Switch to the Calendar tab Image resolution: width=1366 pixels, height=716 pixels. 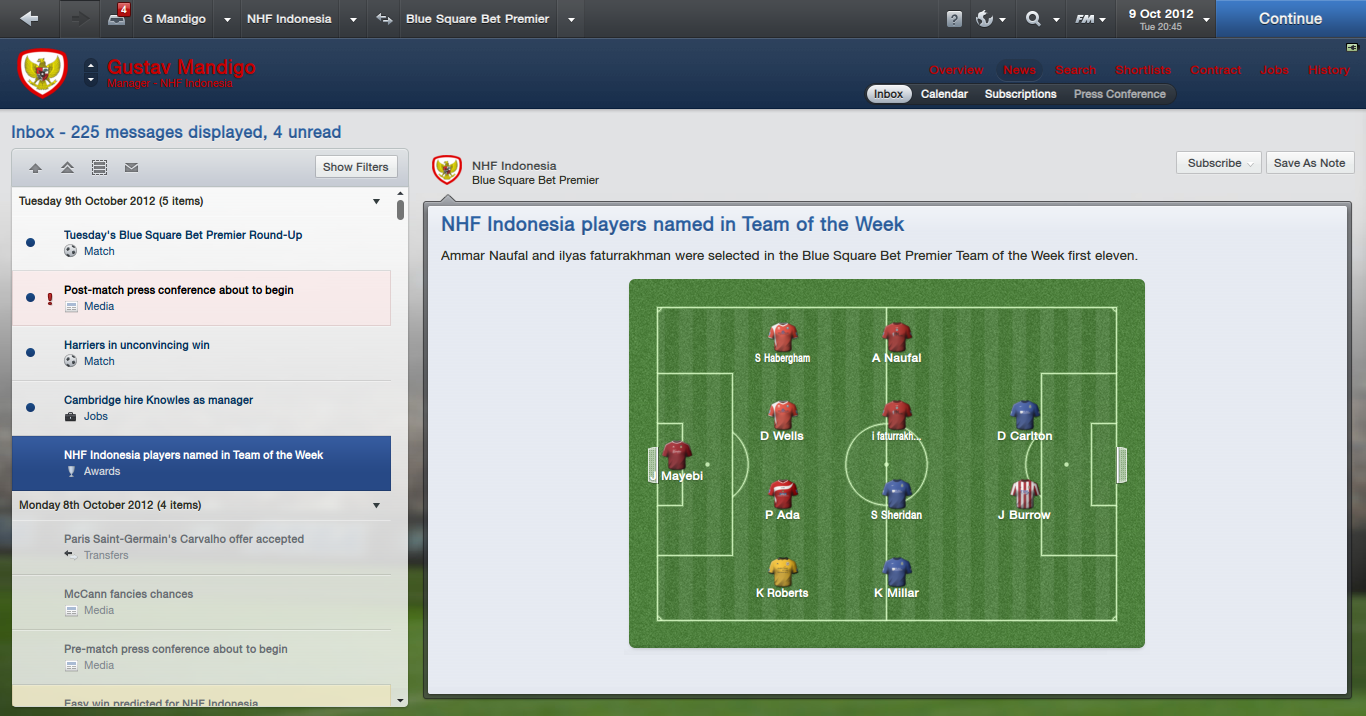pos(944,94)
